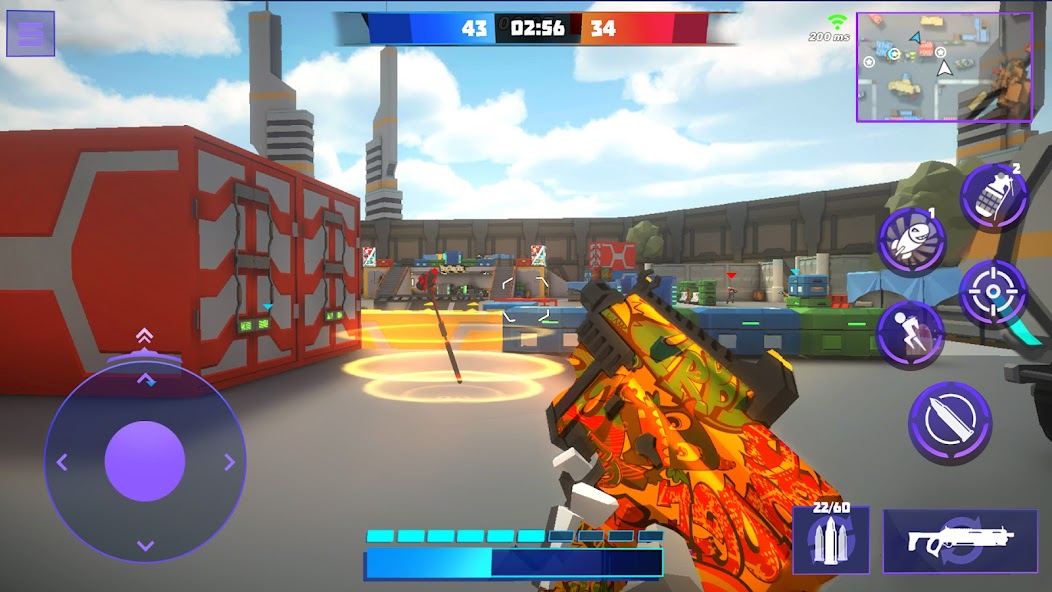Viewport: 1052px width, 592px height.
Task: Tap the minimap
Action: click(x=943, y=67)
